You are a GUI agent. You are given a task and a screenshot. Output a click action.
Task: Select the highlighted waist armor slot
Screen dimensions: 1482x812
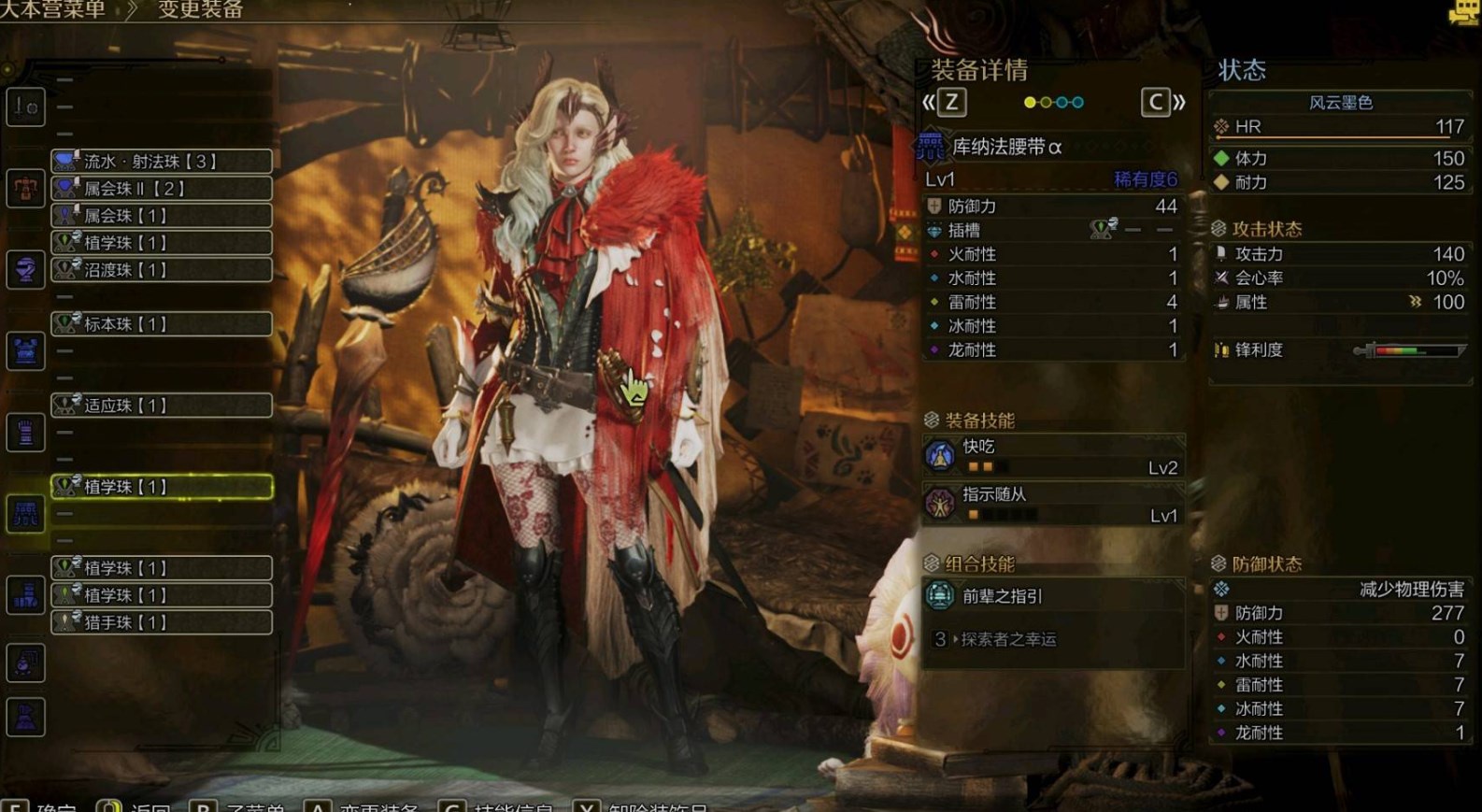[25, 513]
